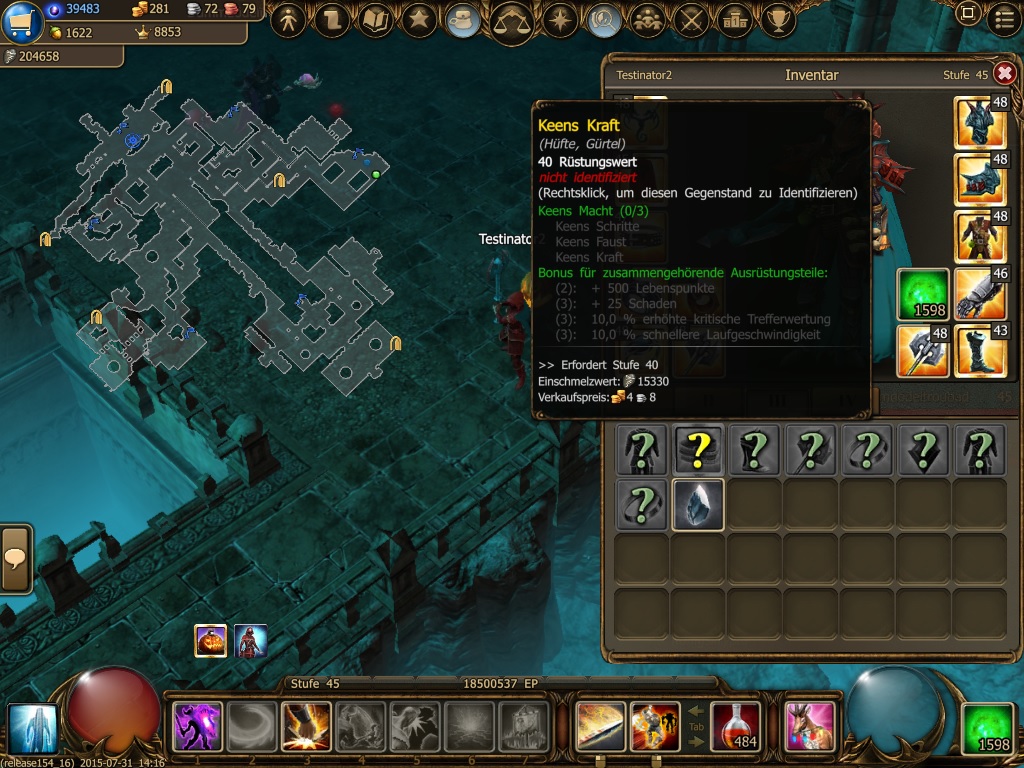Close the Inventar window

pos(1004,74)
